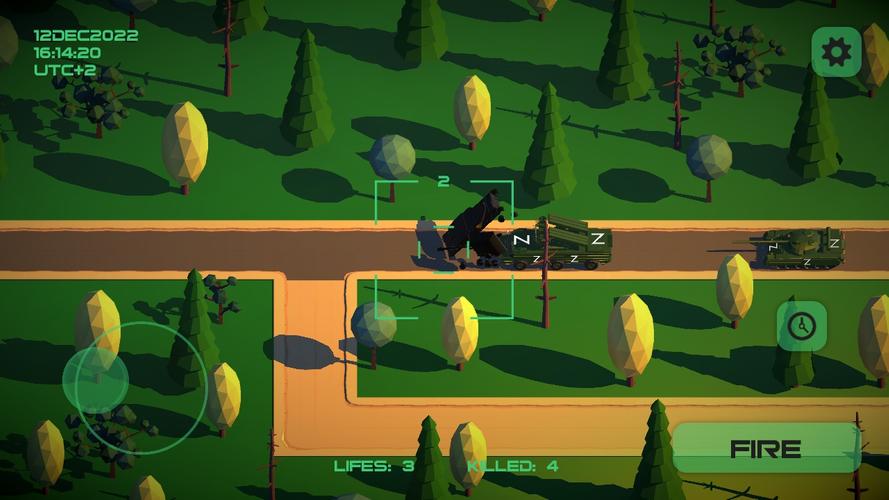Activate the clock time icon
The image size is (889, 500).
pos(801,326)
